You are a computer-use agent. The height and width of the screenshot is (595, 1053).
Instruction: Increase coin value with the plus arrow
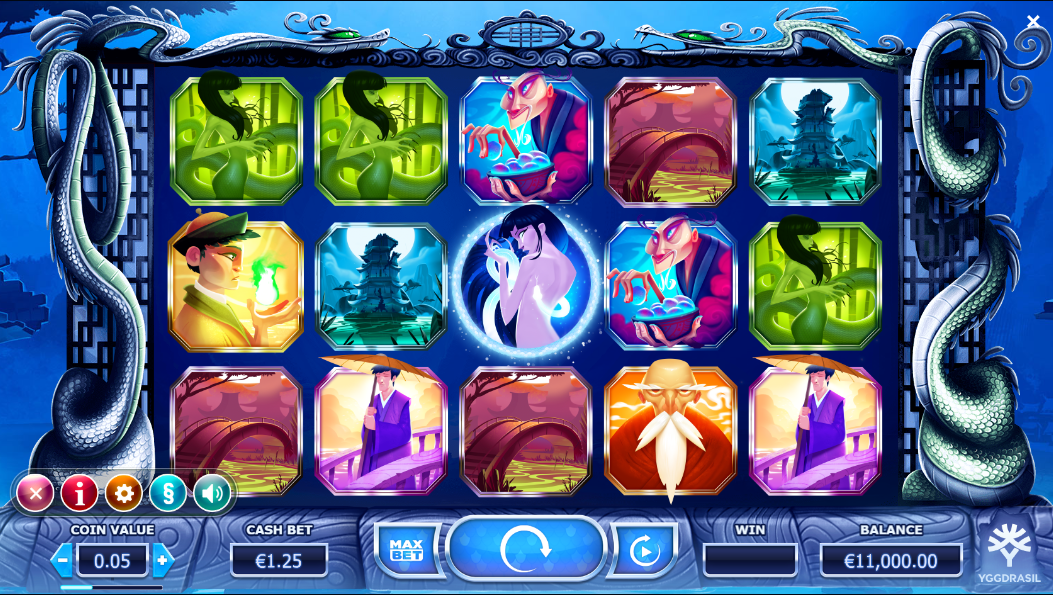pos(161,560)
